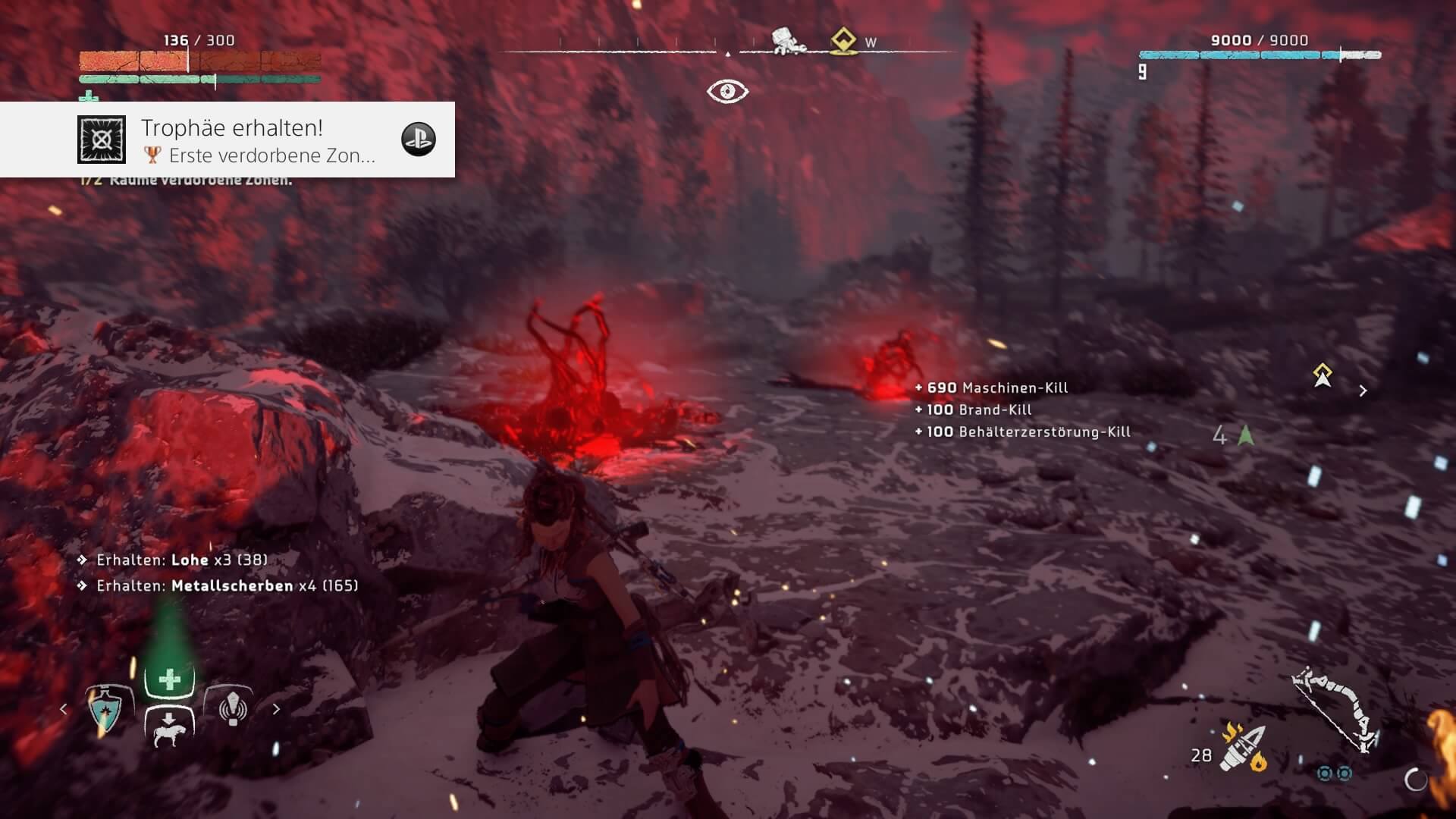Open the trophy earned notification

click(x=227, y=140)
